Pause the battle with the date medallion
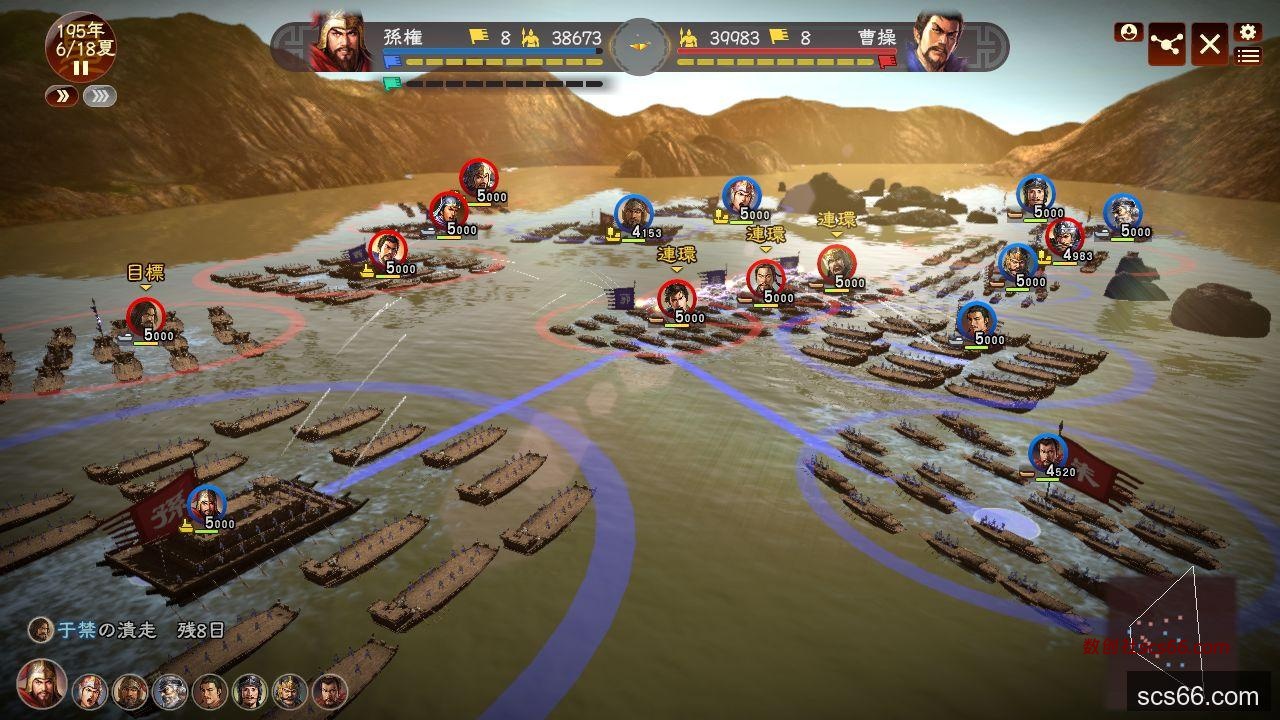 click(x=80, y=67)
